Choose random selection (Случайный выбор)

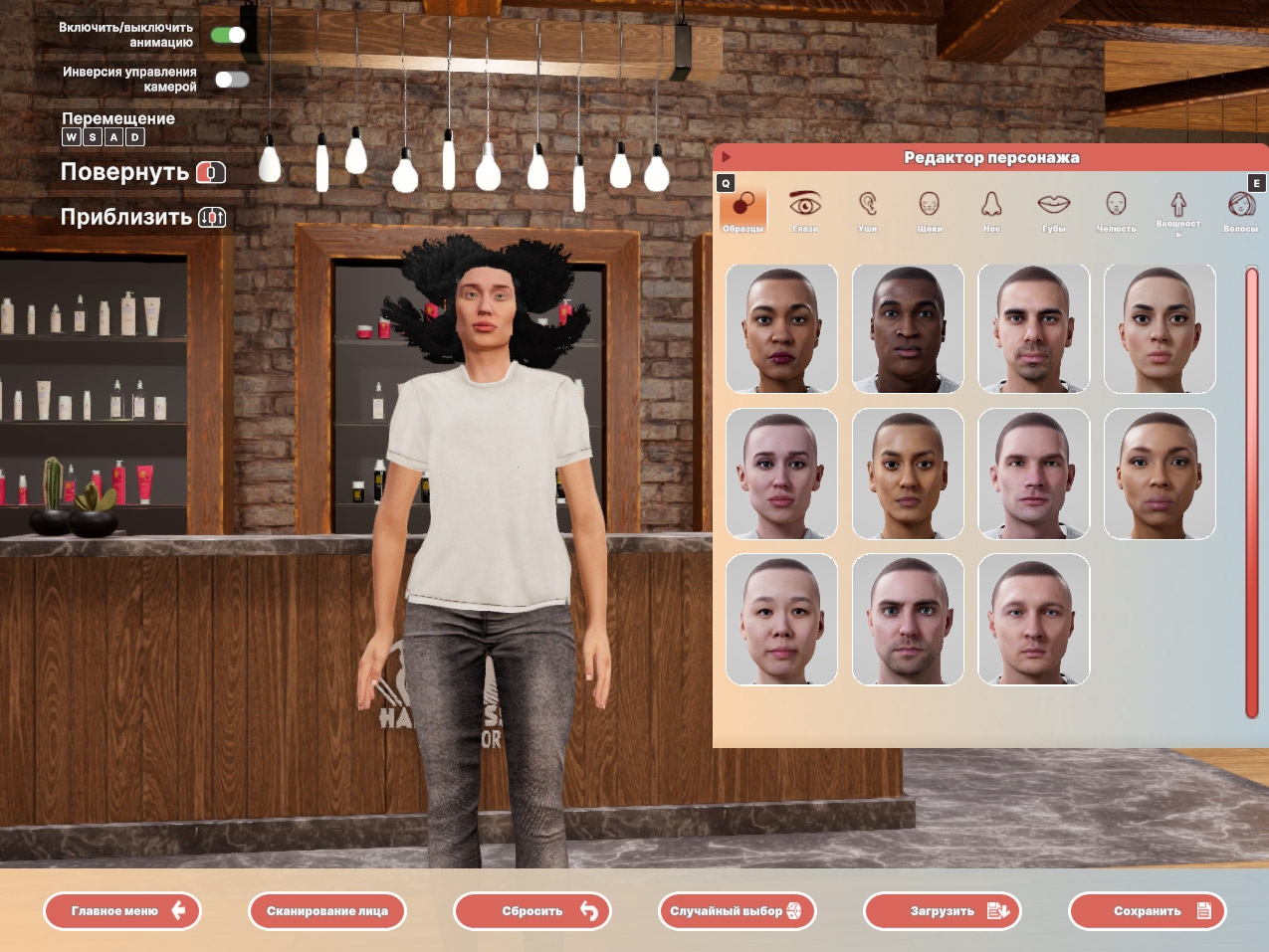click(737, 911)
